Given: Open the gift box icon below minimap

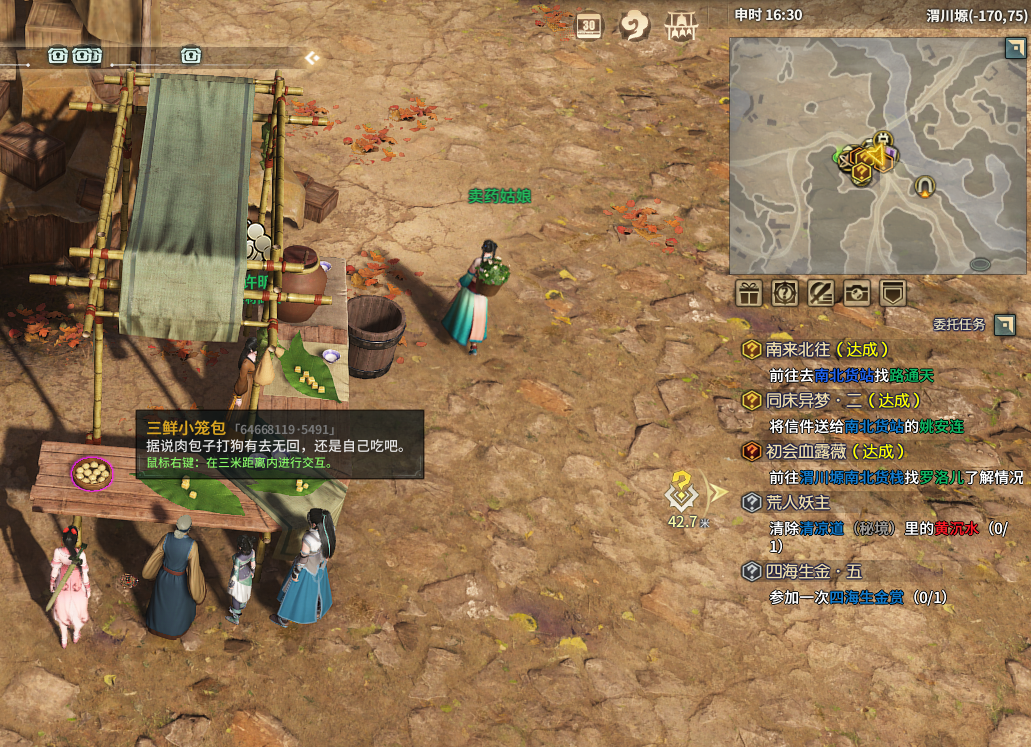Looking at the screenshot, I should click(749, 293).
